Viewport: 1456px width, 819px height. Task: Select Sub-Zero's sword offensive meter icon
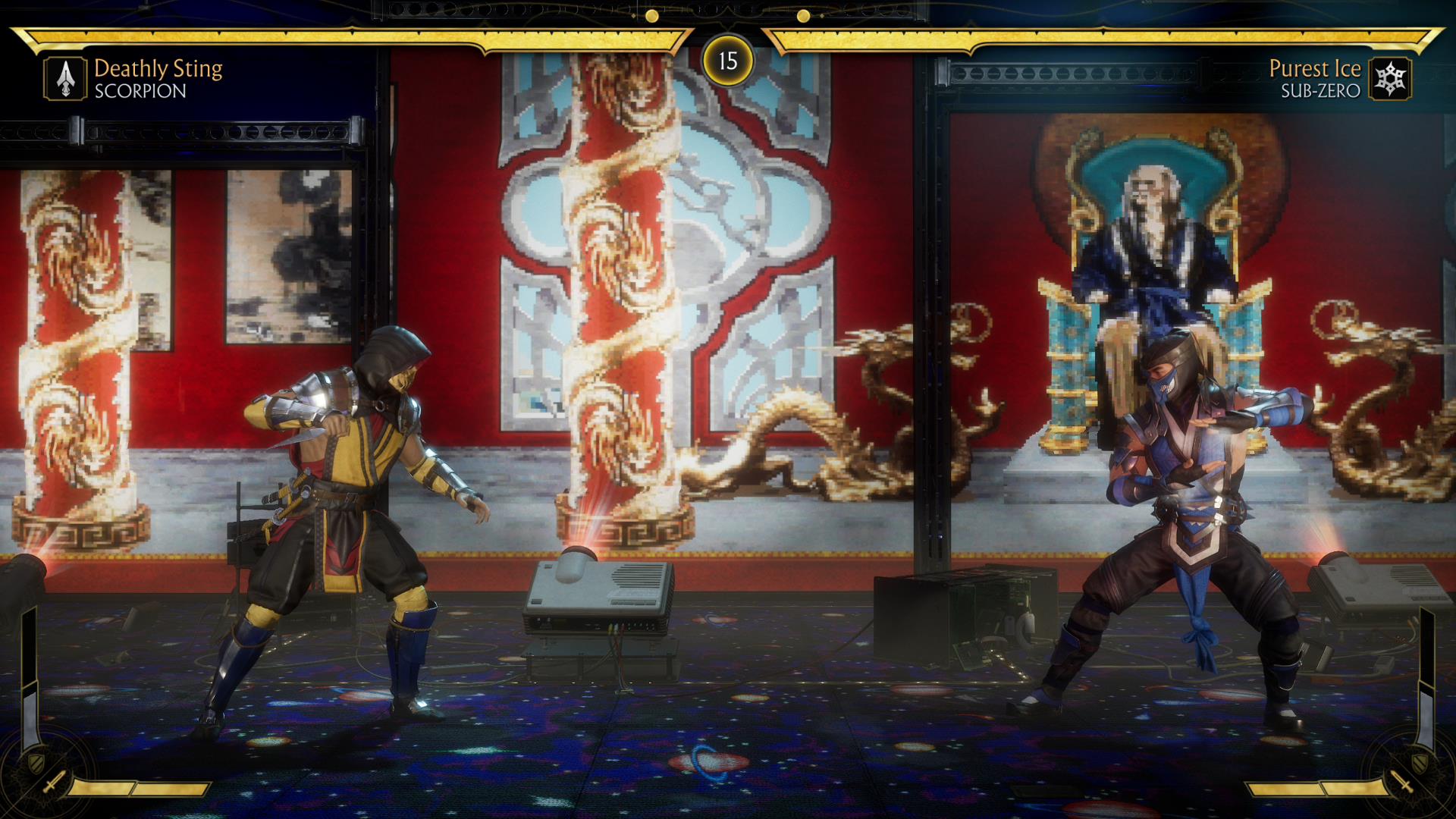(x=1402, y=783)
